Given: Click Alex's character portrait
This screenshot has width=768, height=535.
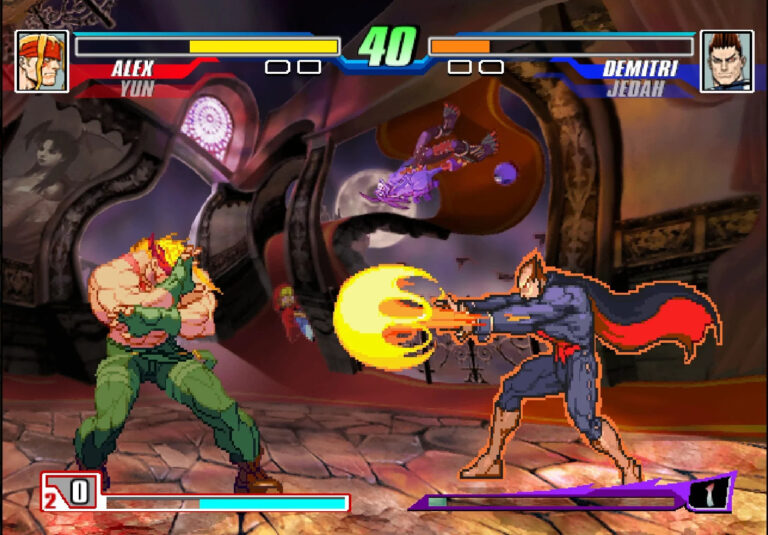Looking at the screenshot, I should pyautogui.click(x=42, y=61).
